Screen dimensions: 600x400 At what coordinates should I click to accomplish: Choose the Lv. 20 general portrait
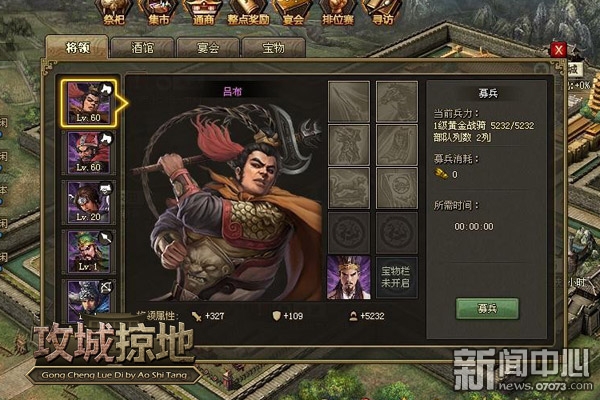87,201
